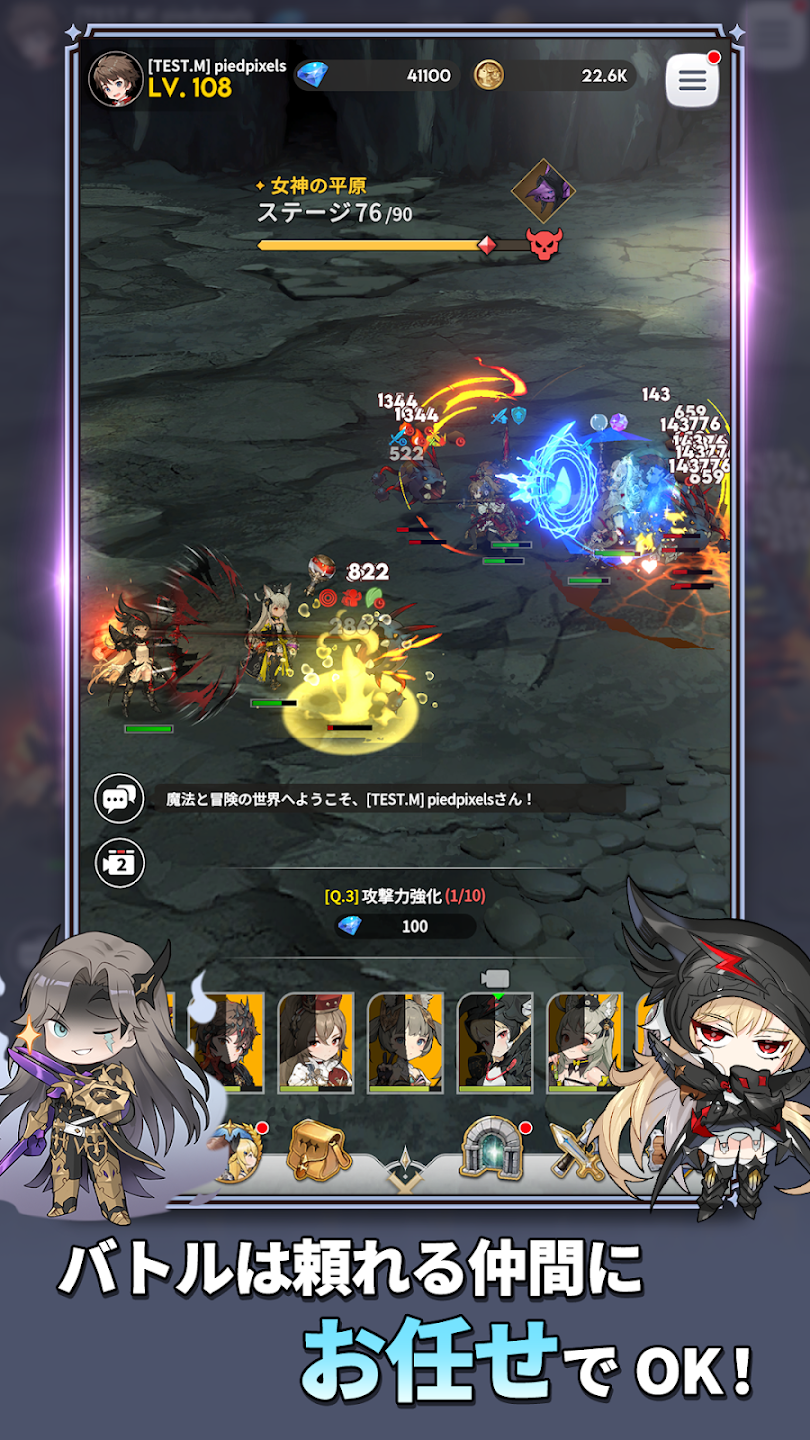
Task: Open the blue gem currency counter
Action: point(377,75)
